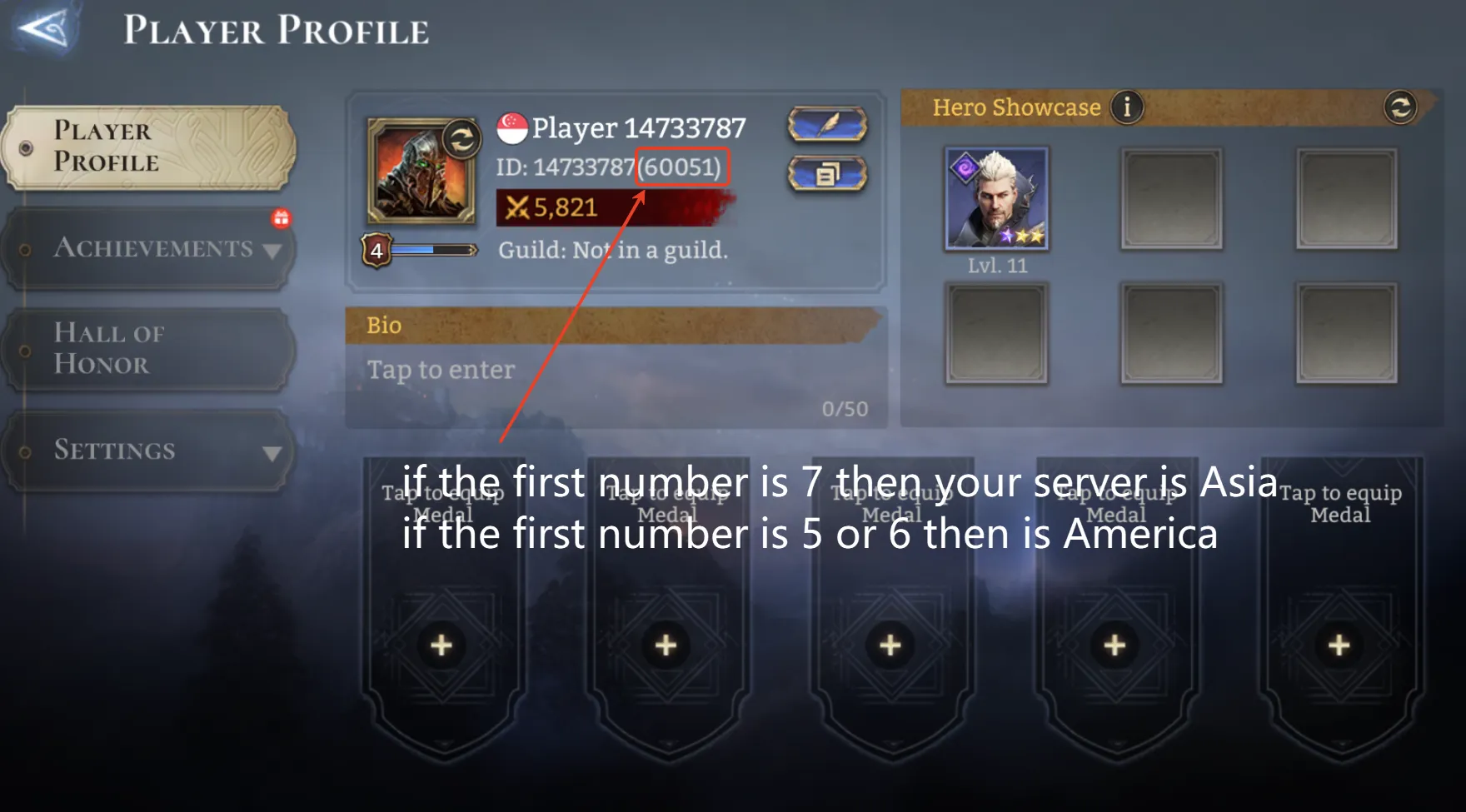
Task: Open Hero Showcase info icon
Action: tap(1127, 107)
